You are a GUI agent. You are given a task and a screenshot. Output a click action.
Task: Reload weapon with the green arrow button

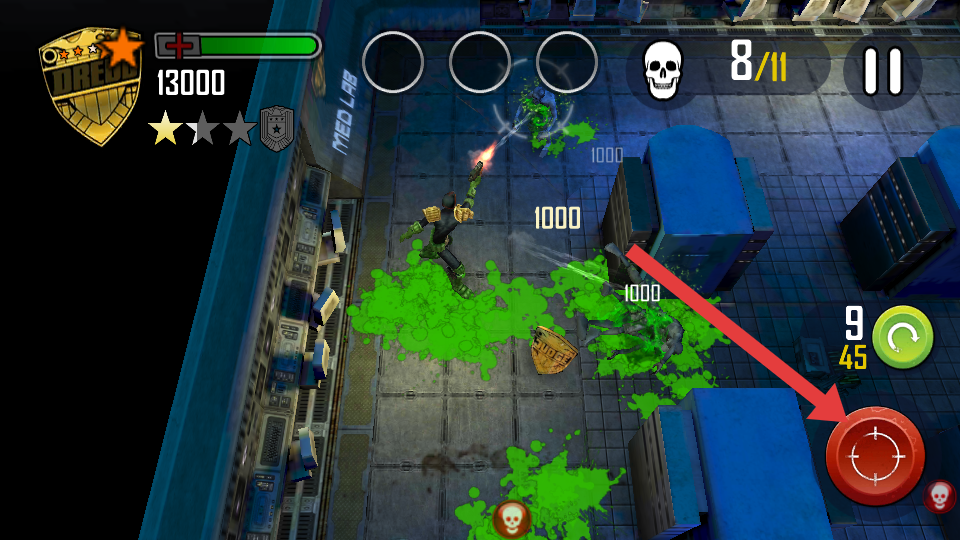pos(902,337)
